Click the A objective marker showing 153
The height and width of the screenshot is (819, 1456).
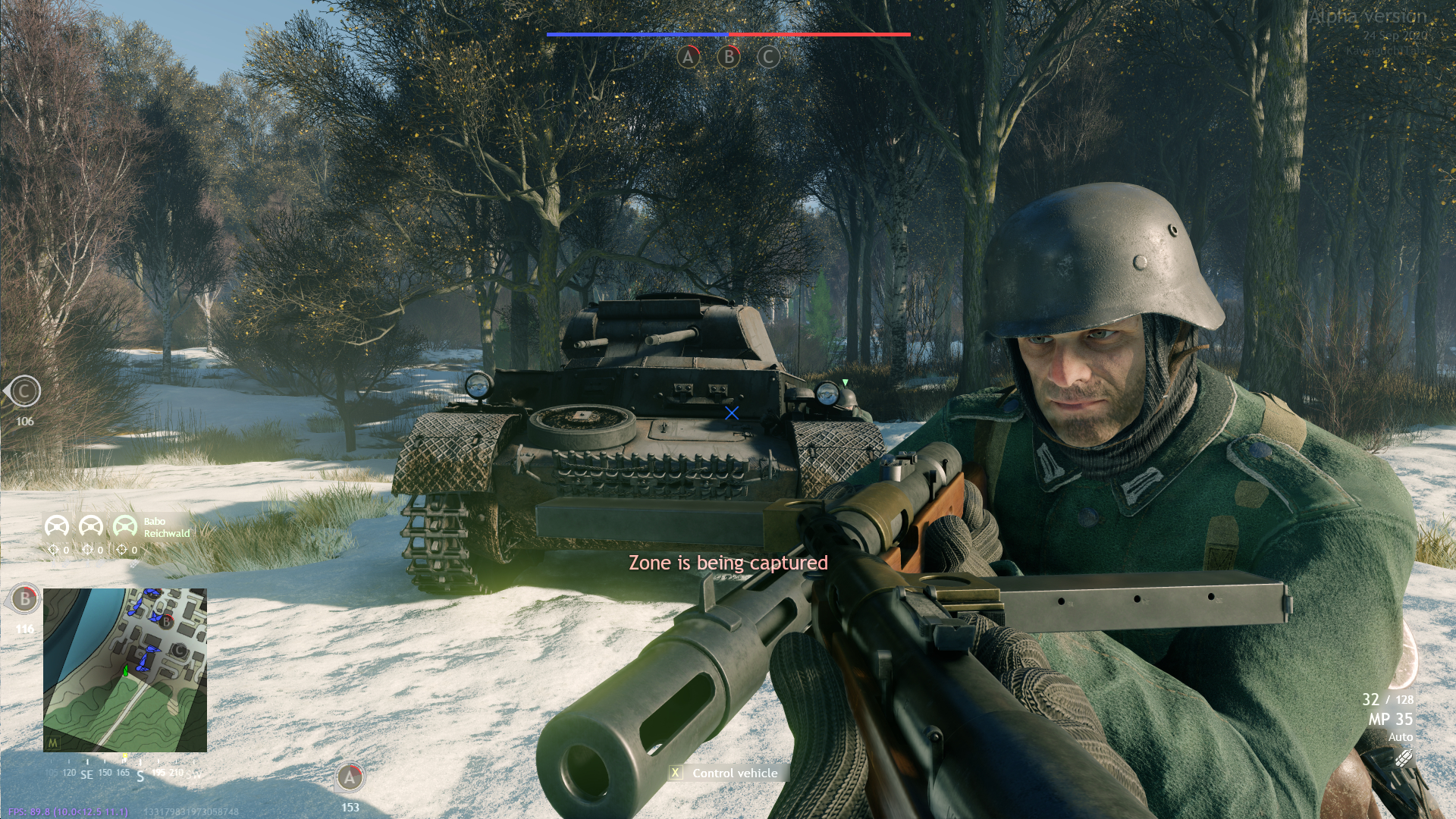click(350, 777)
